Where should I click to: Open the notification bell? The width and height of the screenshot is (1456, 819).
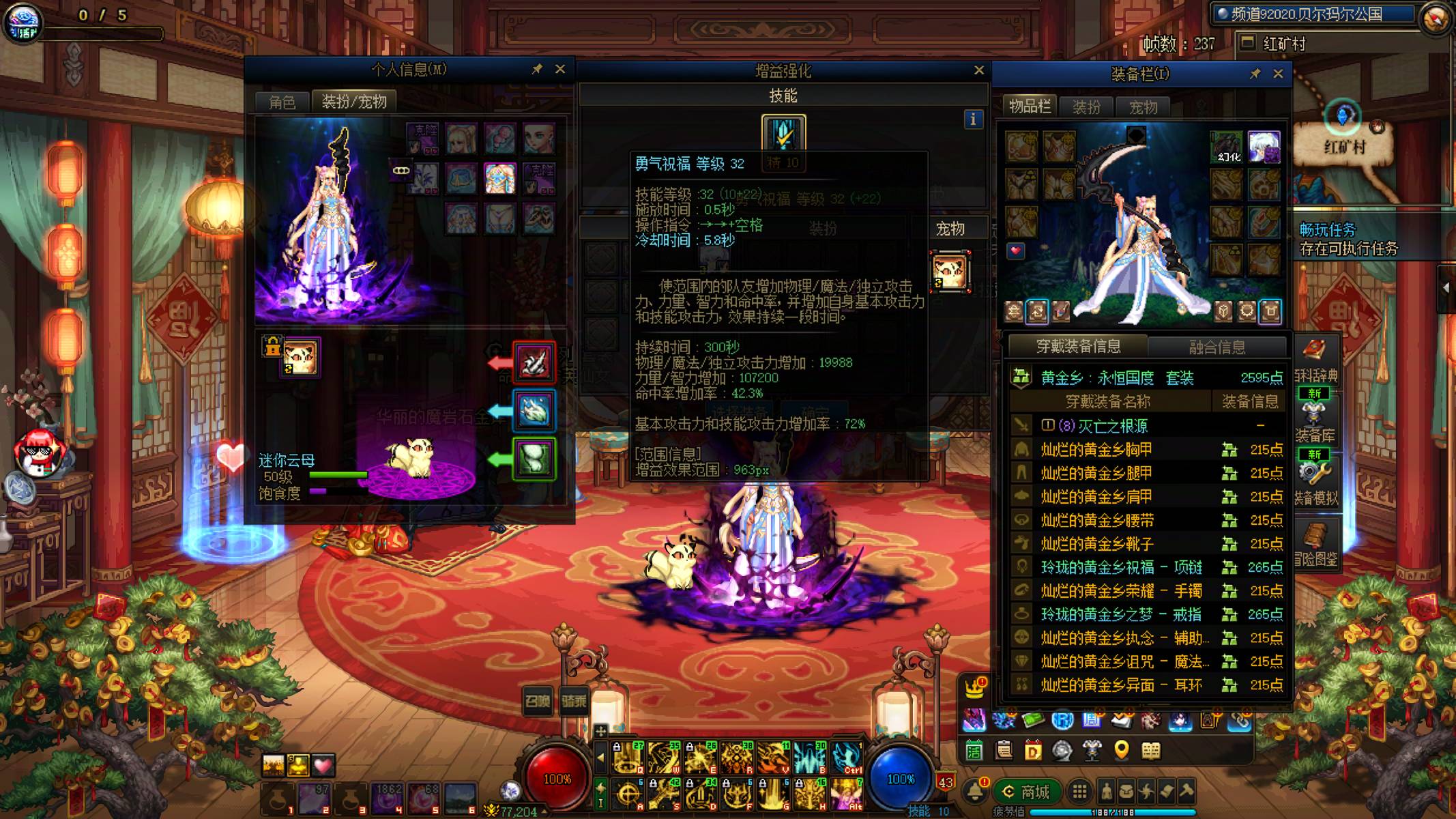(x=976, y=792)
